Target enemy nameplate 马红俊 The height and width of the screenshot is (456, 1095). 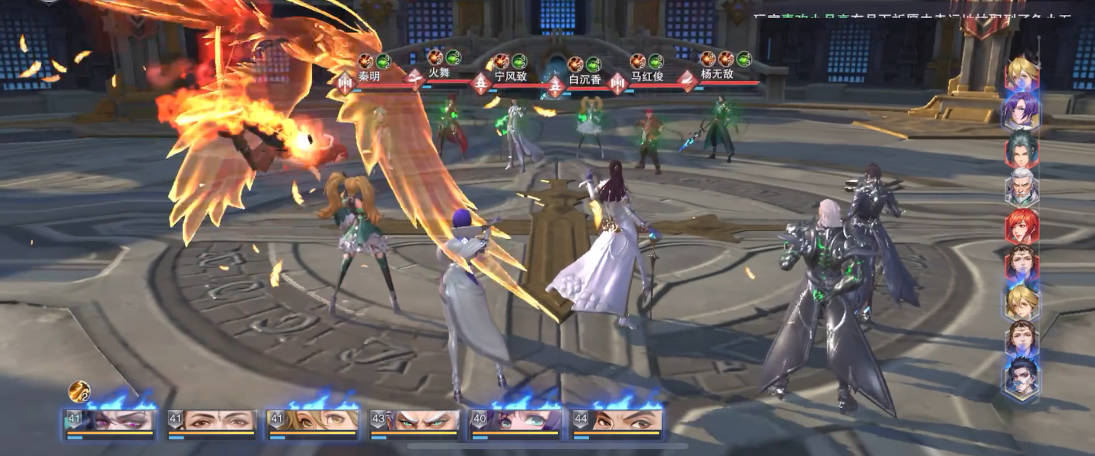[x=649, y=75]
